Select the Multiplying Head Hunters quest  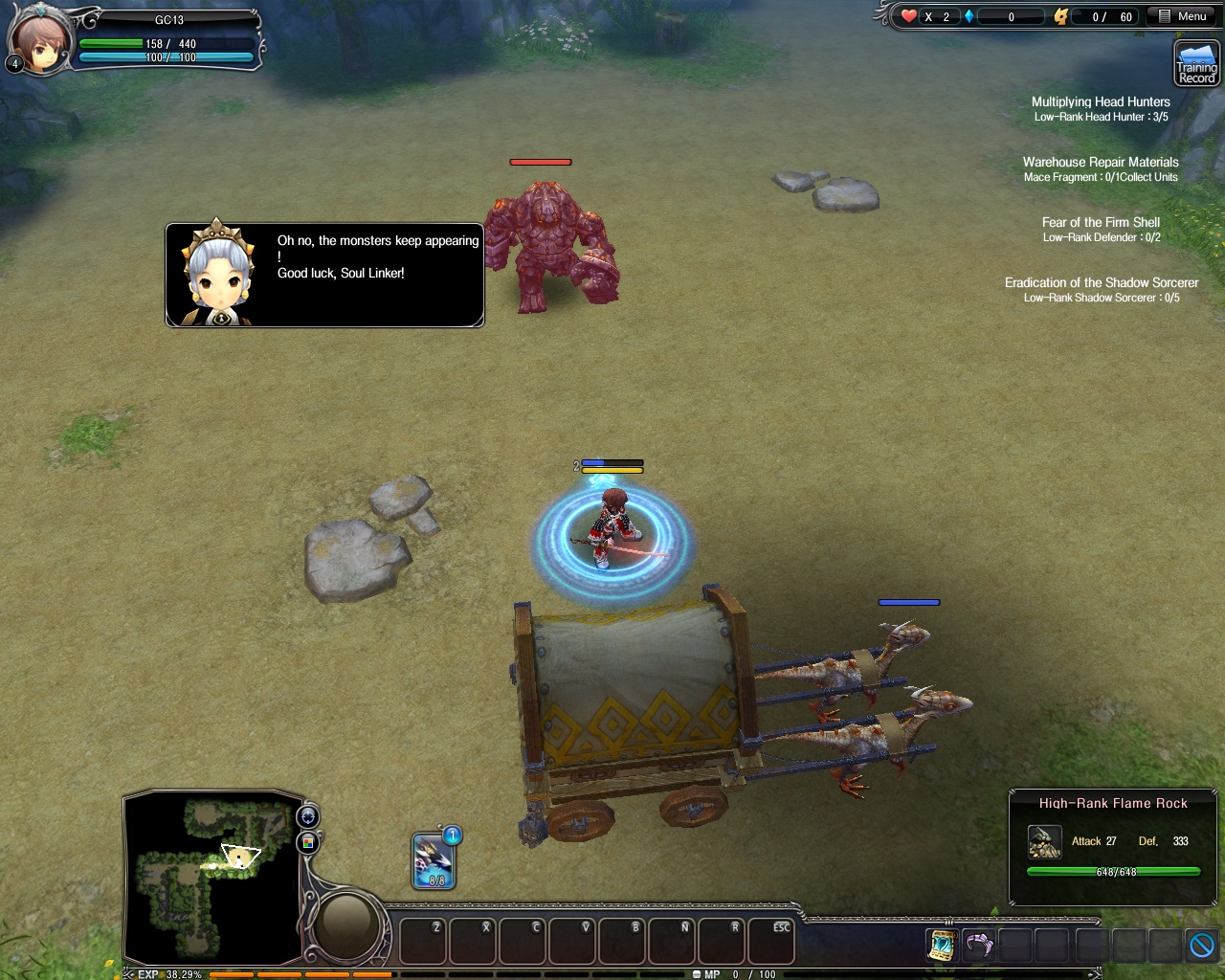click(1101, 101)
